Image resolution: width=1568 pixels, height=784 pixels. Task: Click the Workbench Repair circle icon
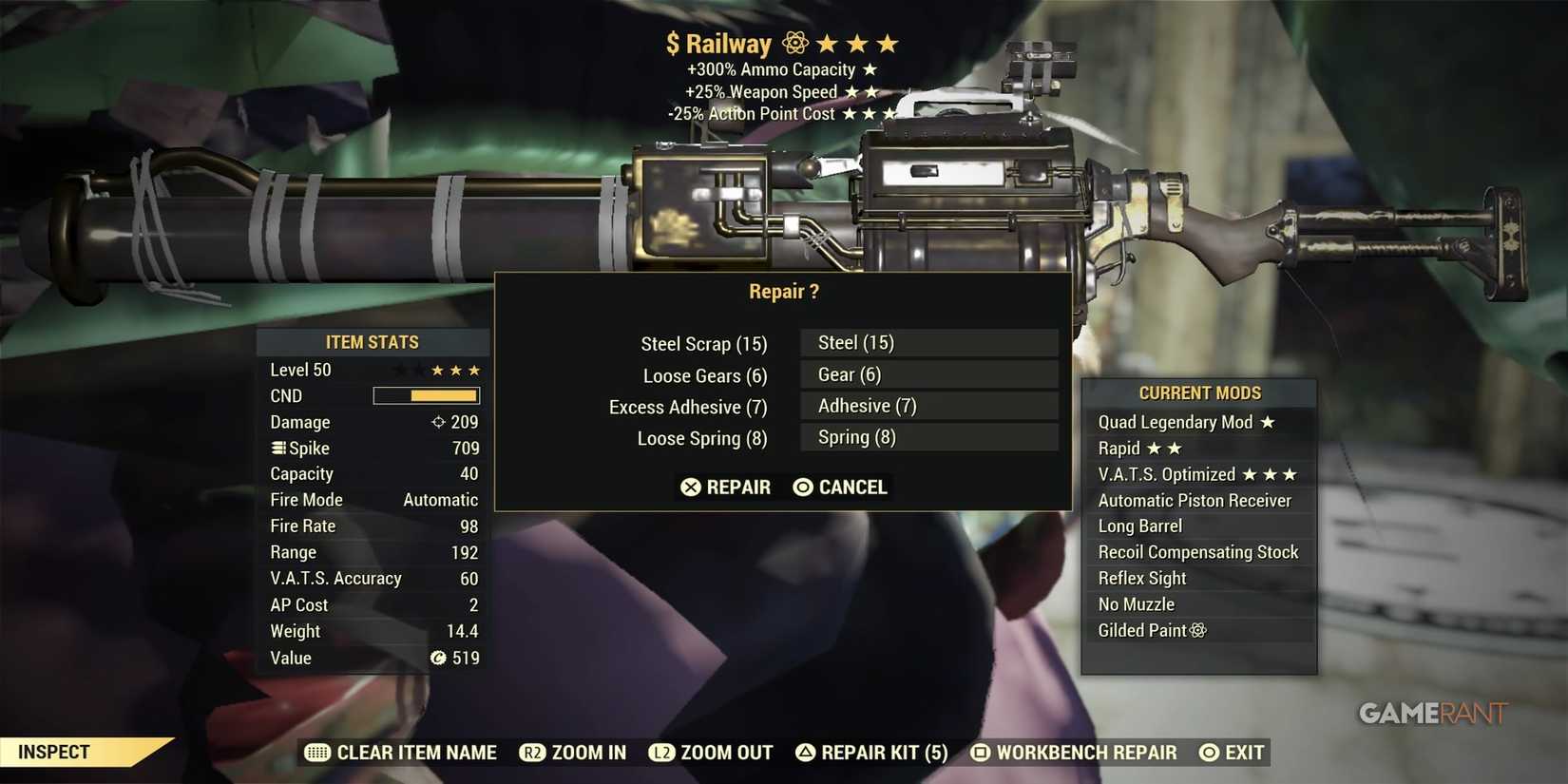[978, 752]
